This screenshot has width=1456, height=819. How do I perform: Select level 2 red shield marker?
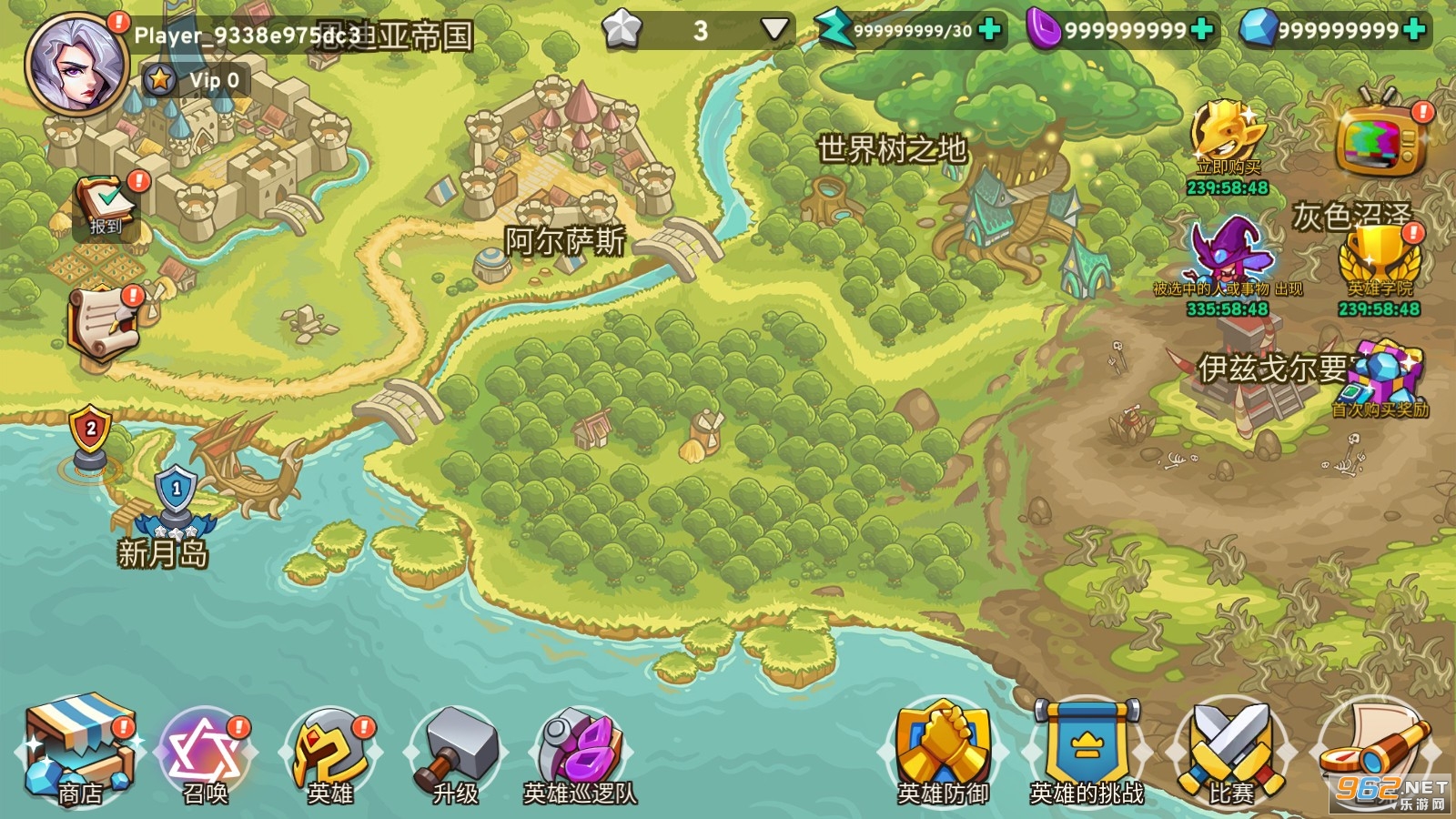(x=90, y=432)
